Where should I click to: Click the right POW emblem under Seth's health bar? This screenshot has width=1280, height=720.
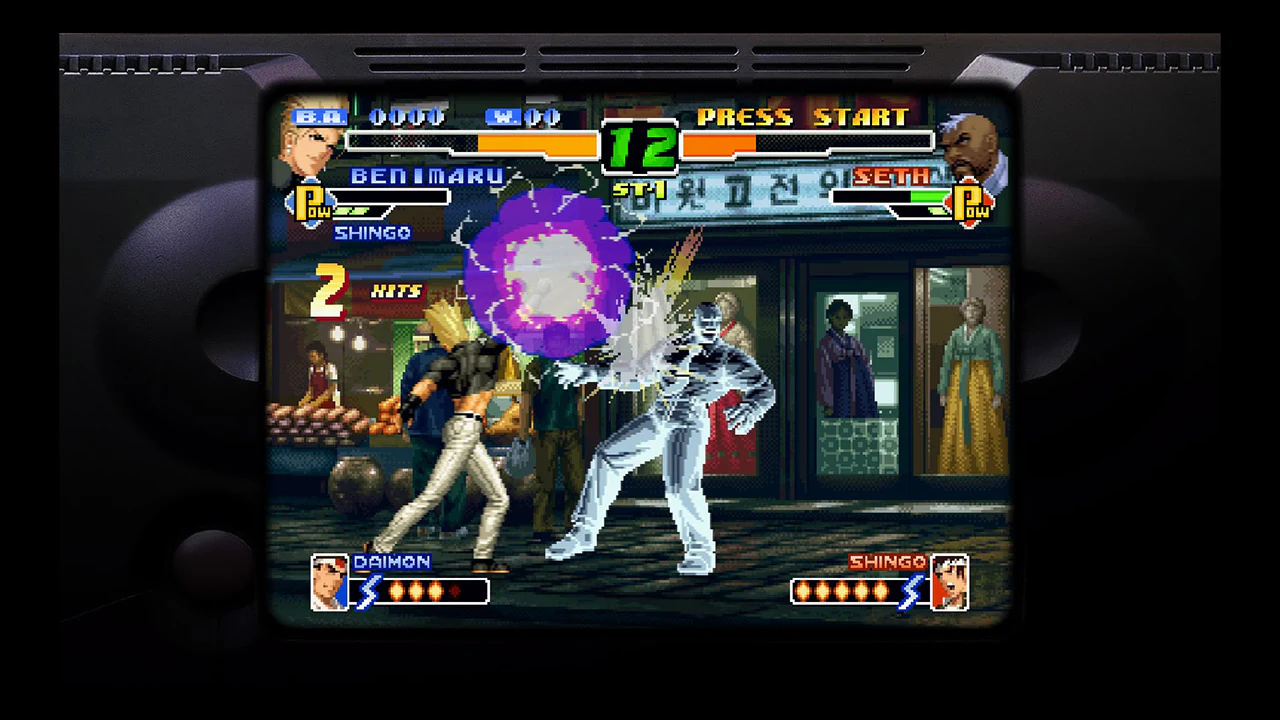point(969,203)
